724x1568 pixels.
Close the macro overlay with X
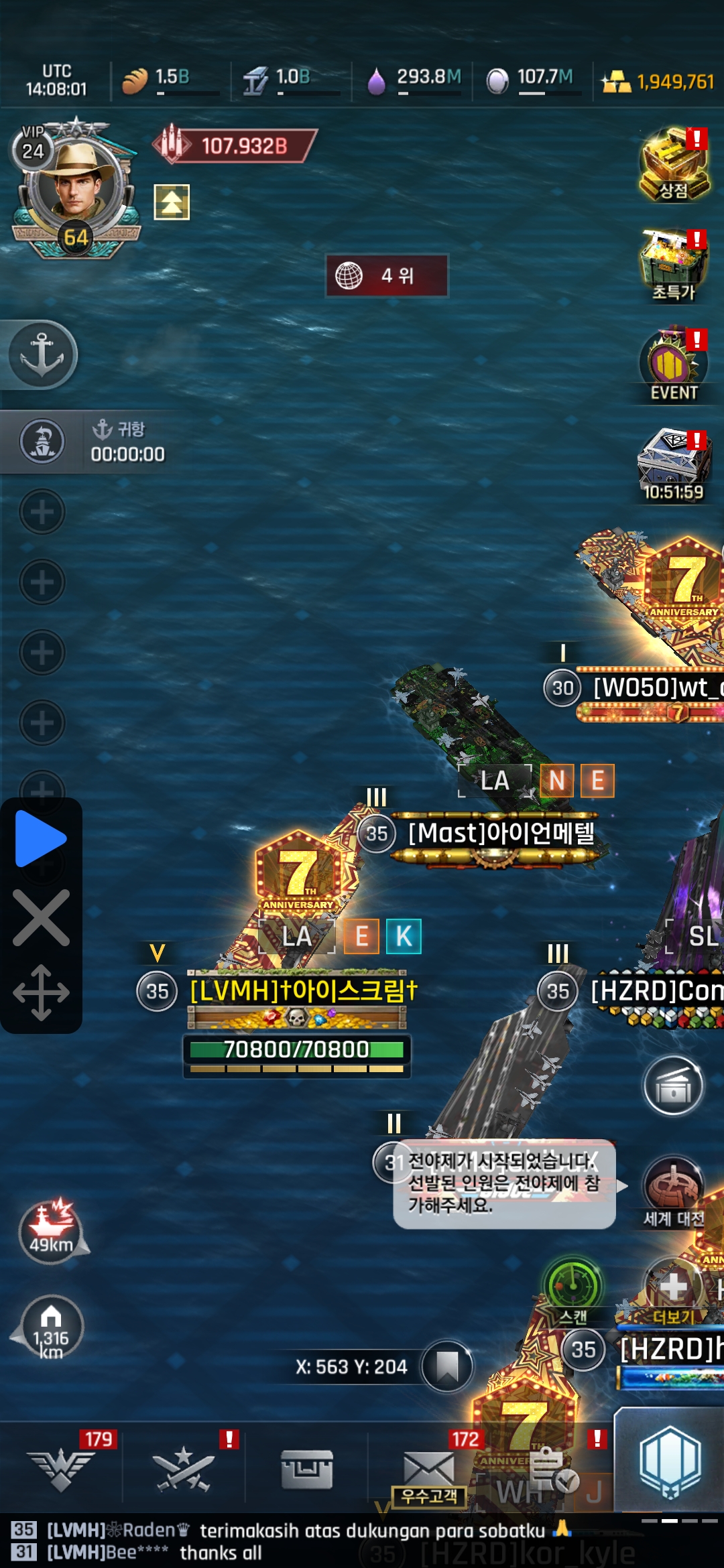click(40, 918)
